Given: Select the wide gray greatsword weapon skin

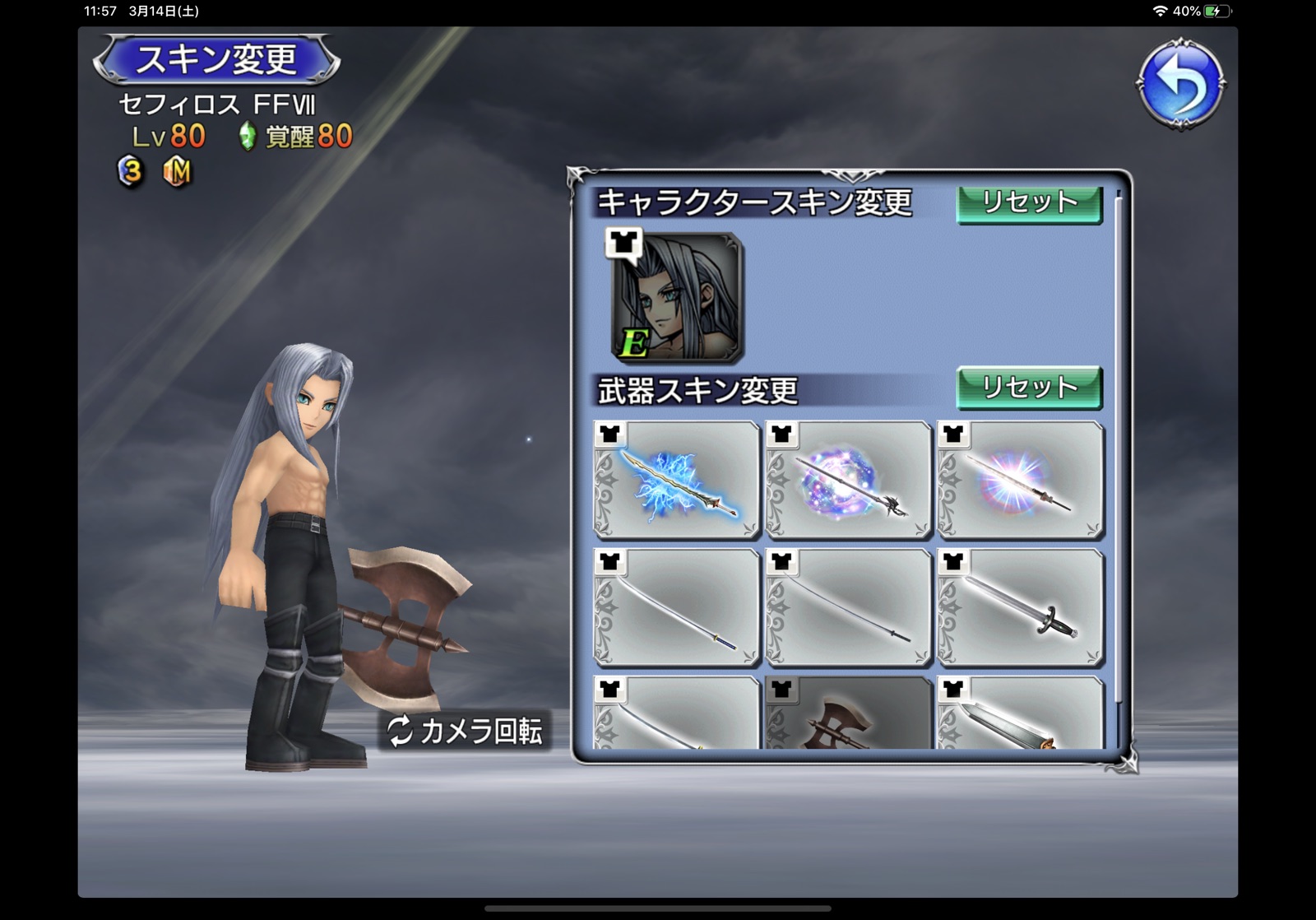Looking at the screenshot, I should (x=1021, y=714).
